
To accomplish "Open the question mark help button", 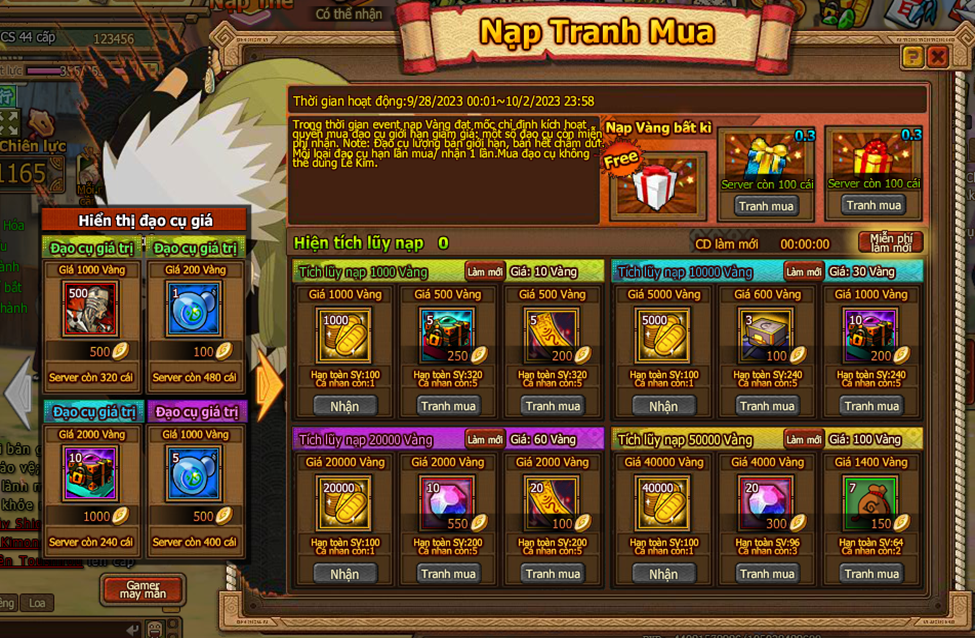I will pos(912,57).
